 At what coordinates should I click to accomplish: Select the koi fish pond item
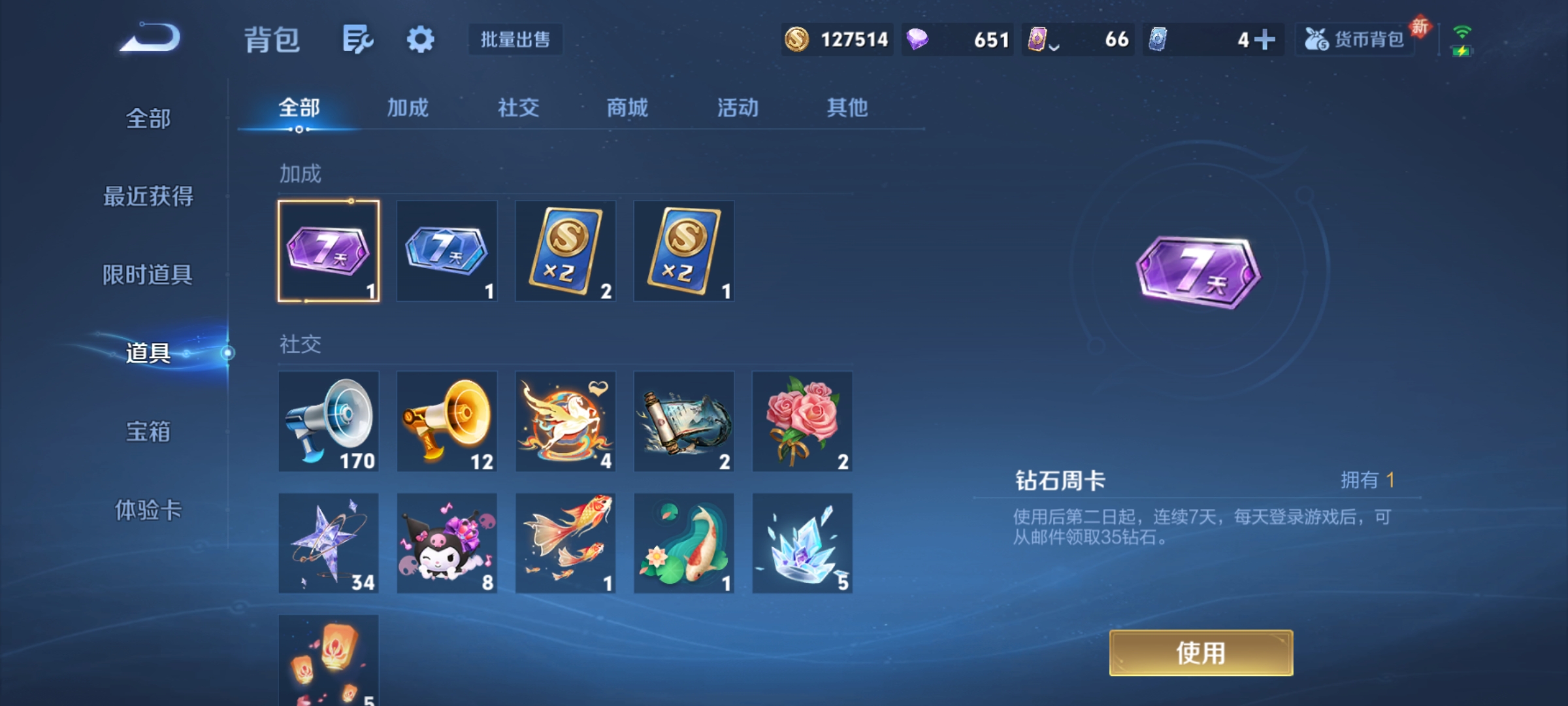click(x=684, y=543)
